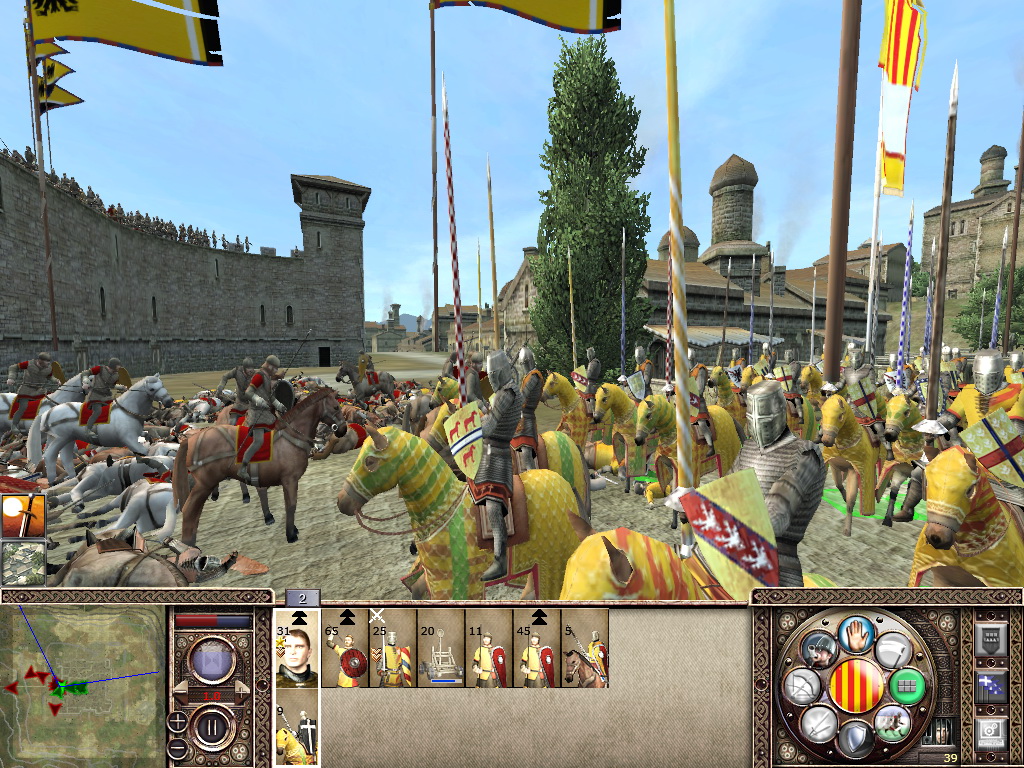Zoom in the minimap with plus button

pyautogui.click(x=176, y=721)
